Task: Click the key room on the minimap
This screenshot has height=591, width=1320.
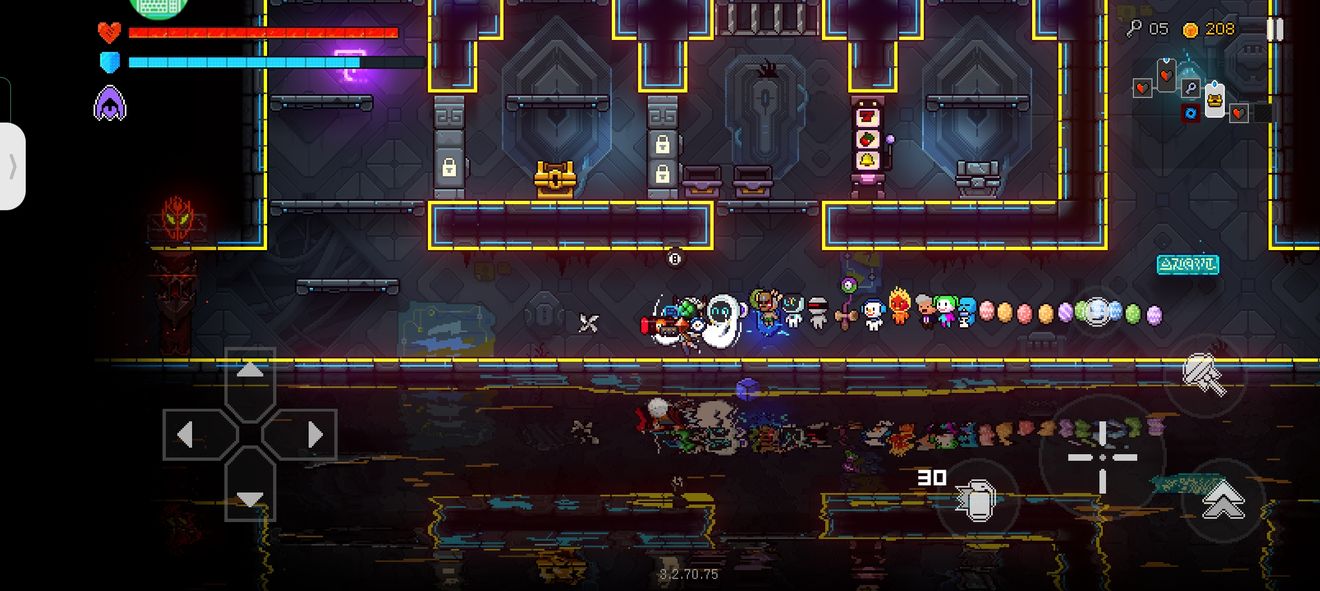Action: (x=1191, y=88)
